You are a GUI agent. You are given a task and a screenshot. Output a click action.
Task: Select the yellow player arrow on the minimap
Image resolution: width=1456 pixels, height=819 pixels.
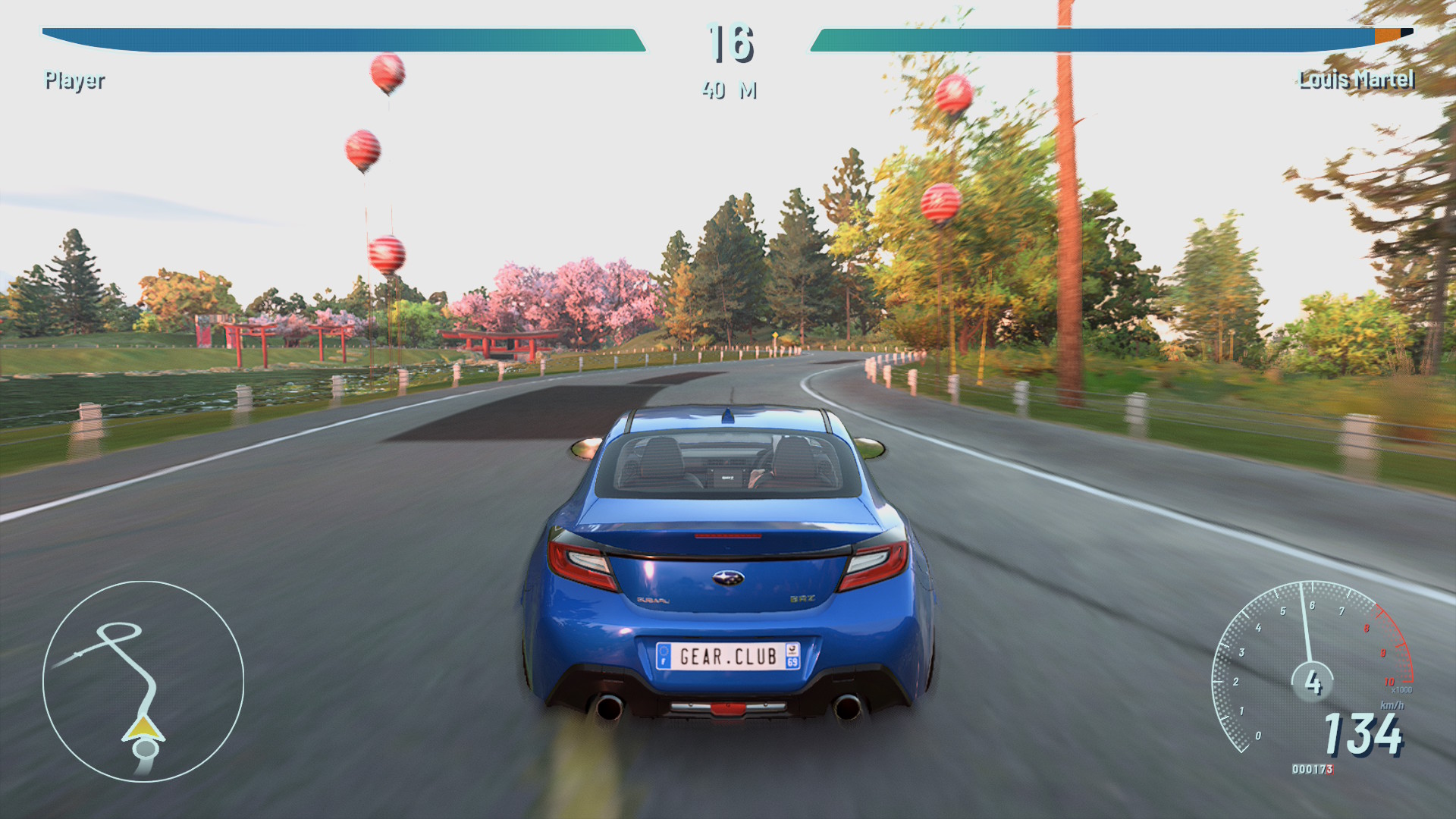pos(143,730)
